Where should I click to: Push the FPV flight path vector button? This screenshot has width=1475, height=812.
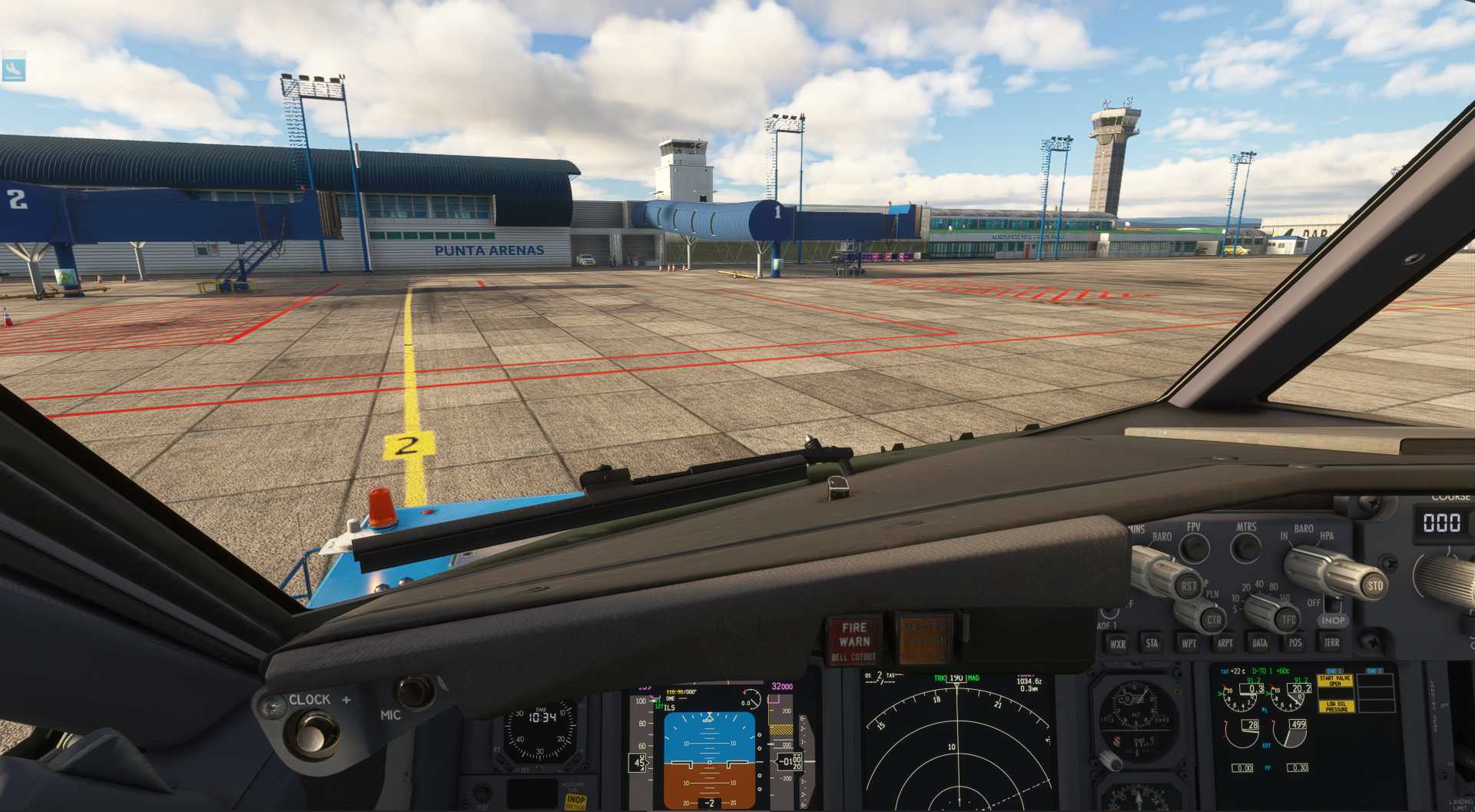(x=1194, y=548)
